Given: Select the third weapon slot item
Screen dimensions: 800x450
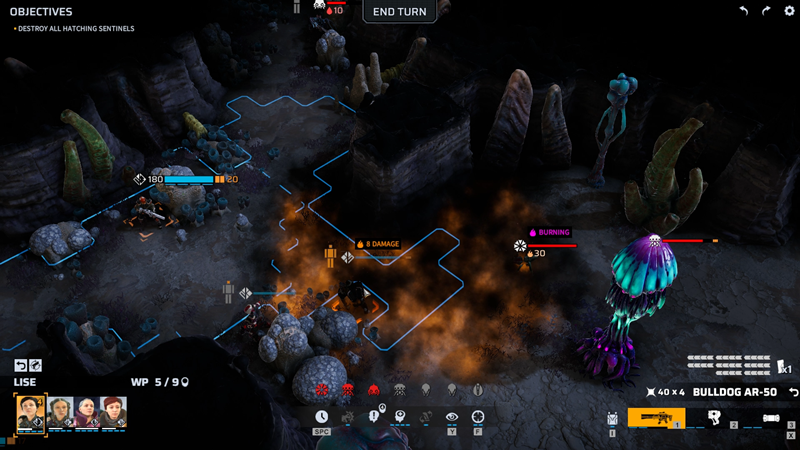Looking at the screenshot, I should pyautogui.click(x=772, y=418).
